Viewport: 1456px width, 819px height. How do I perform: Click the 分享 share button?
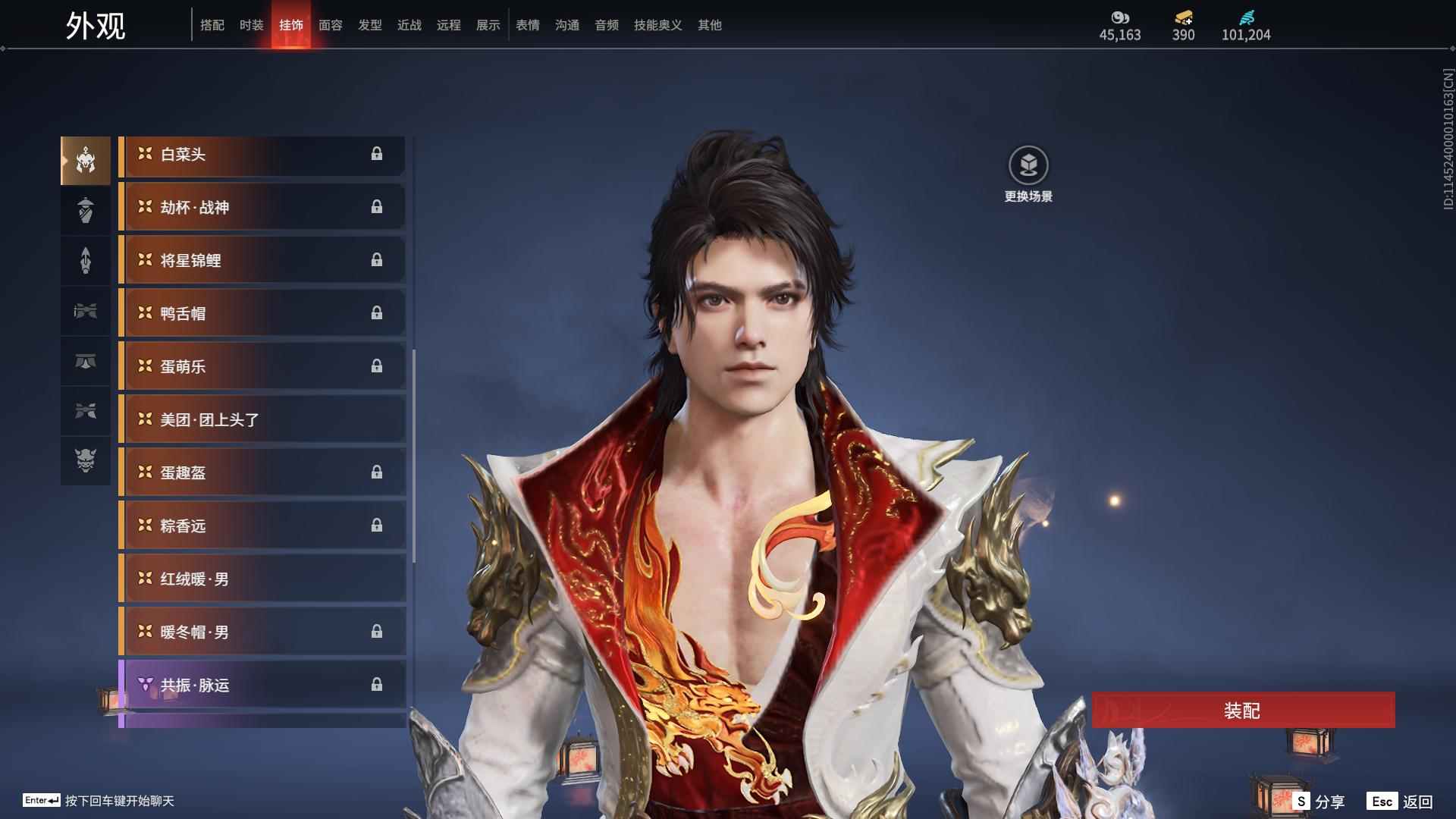1319,801
